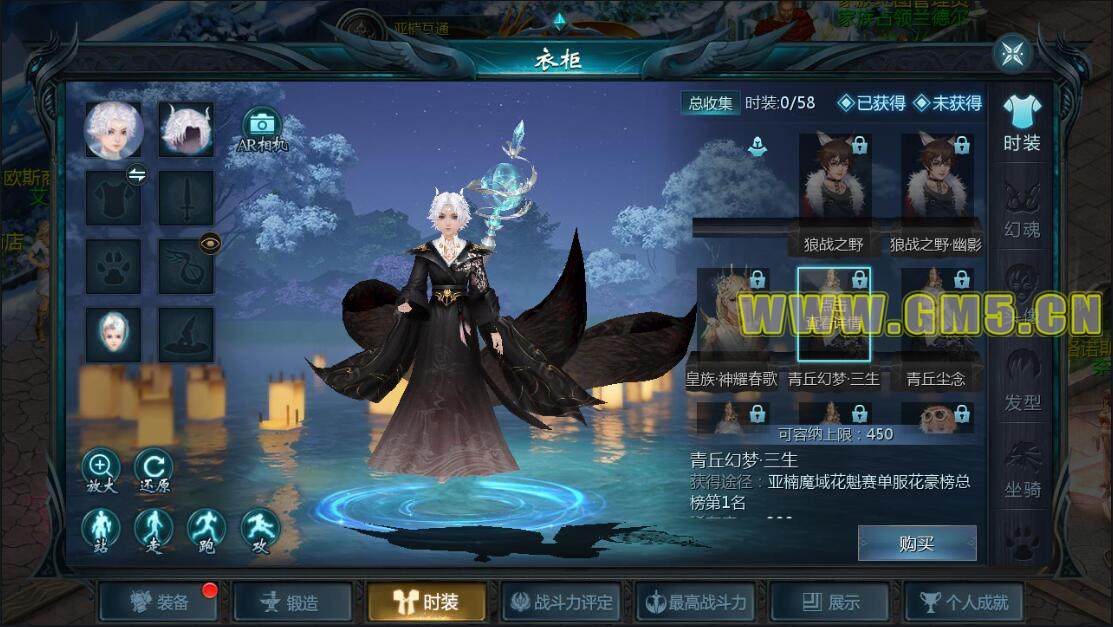The height and width of the screenshot is (627, 1113).
Task: Open the 个人成就 achievements tab
Action: point(964,602)
